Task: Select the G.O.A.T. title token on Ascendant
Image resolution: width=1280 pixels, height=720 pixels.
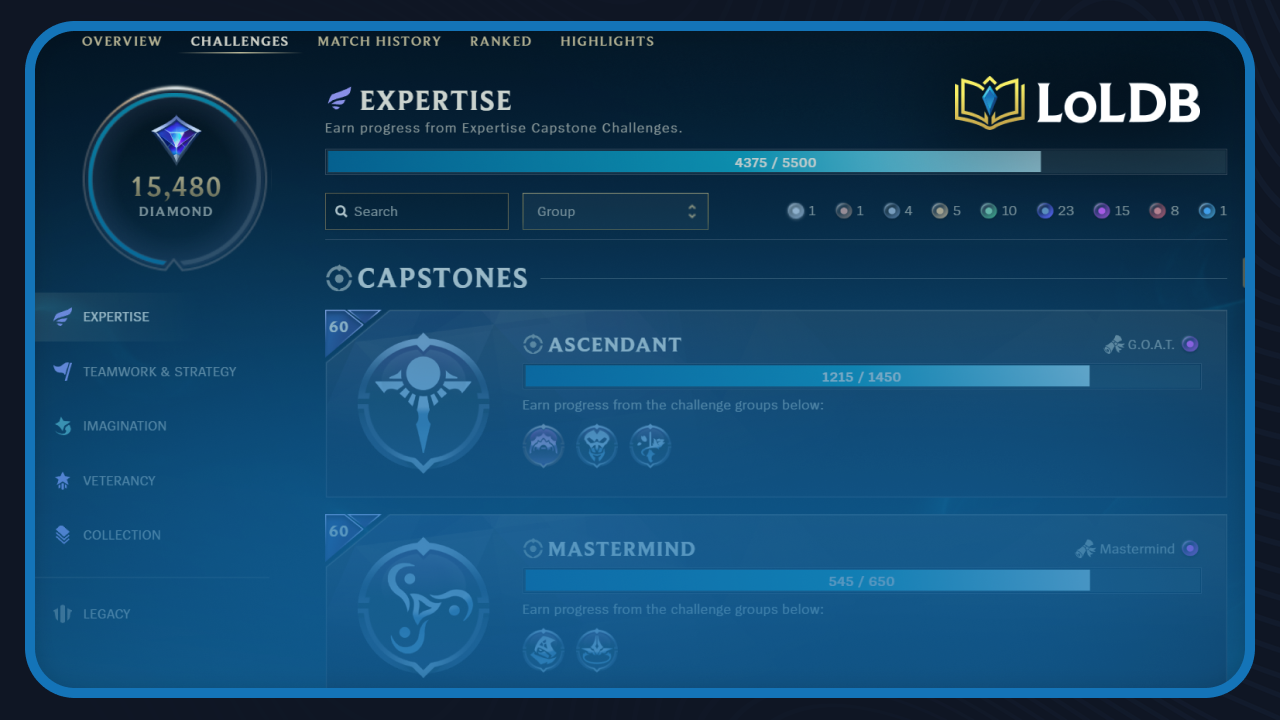Action: pos(1190,343)
